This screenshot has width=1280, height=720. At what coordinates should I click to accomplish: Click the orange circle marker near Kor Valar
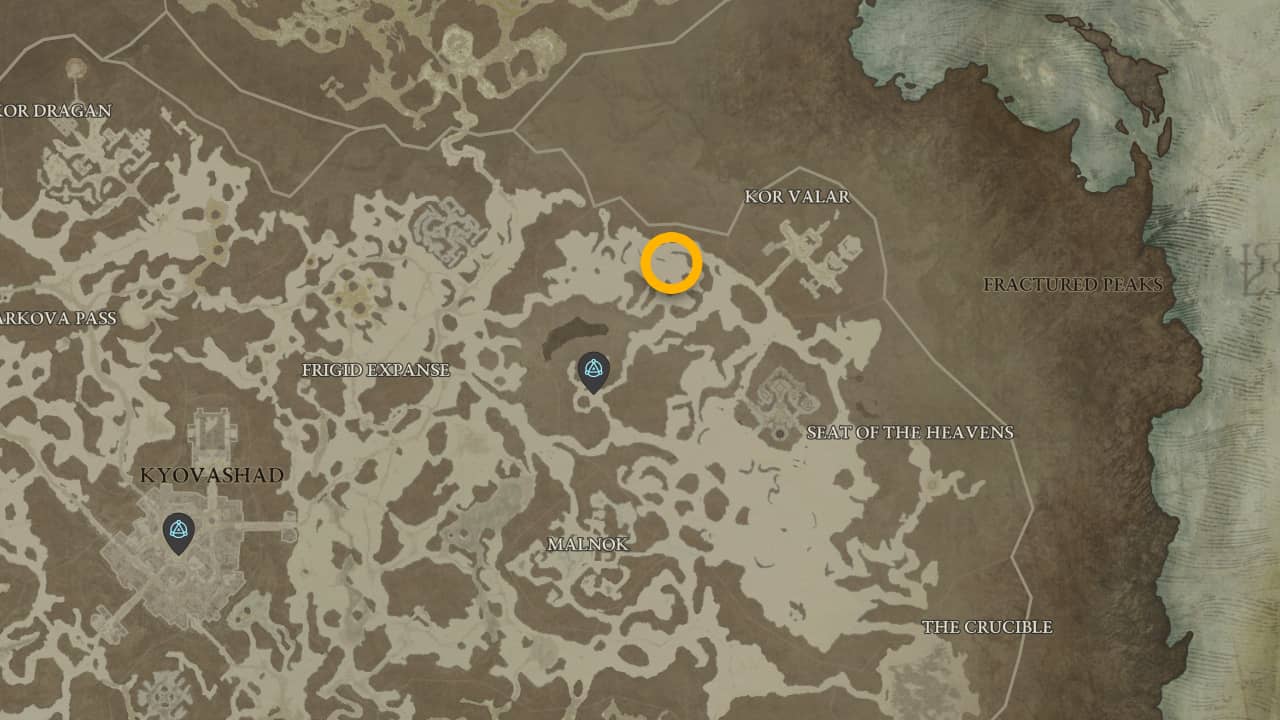point(672,264)
